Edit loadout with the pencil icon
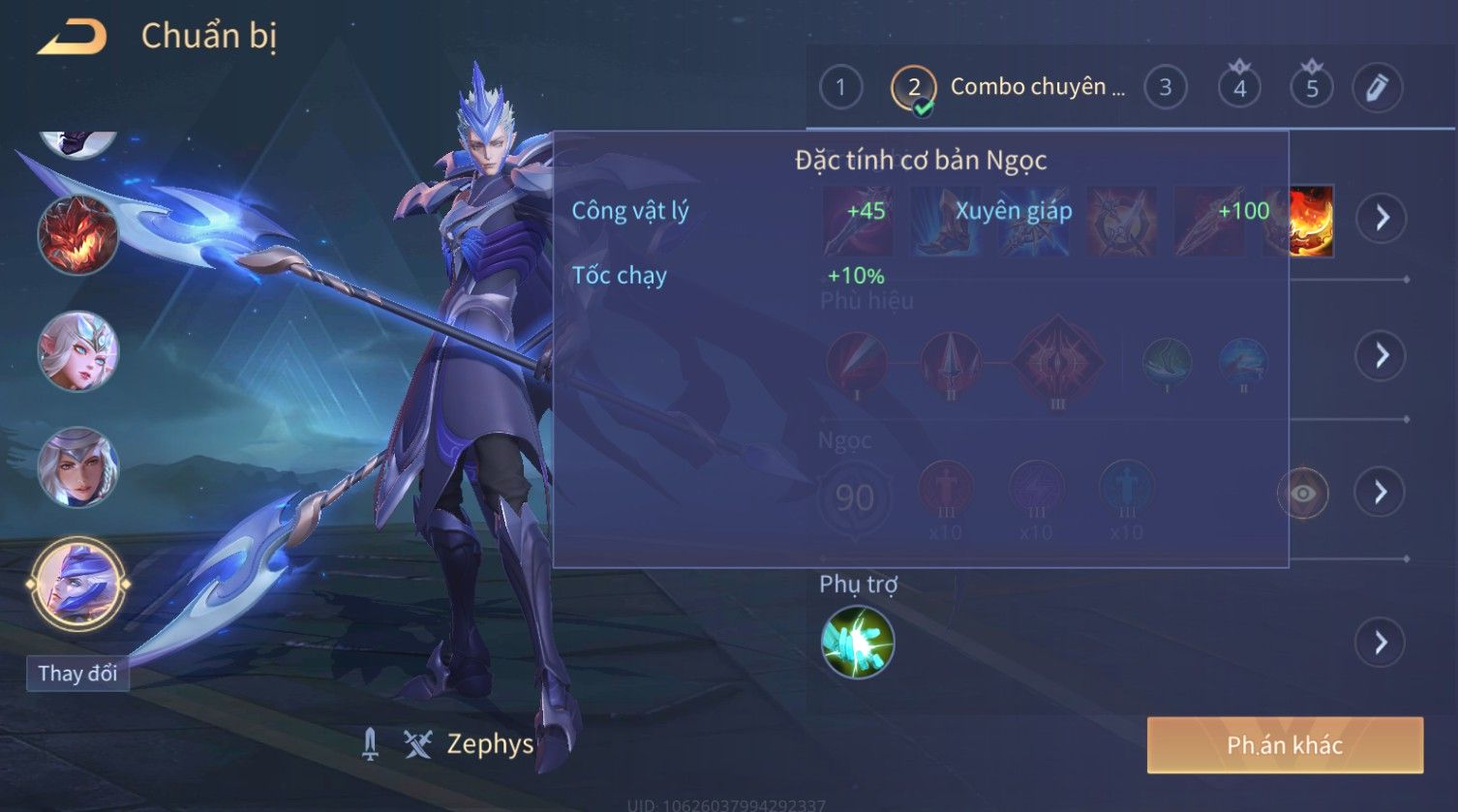The height and width of the screenshot is (812, 1458). 1377,88
